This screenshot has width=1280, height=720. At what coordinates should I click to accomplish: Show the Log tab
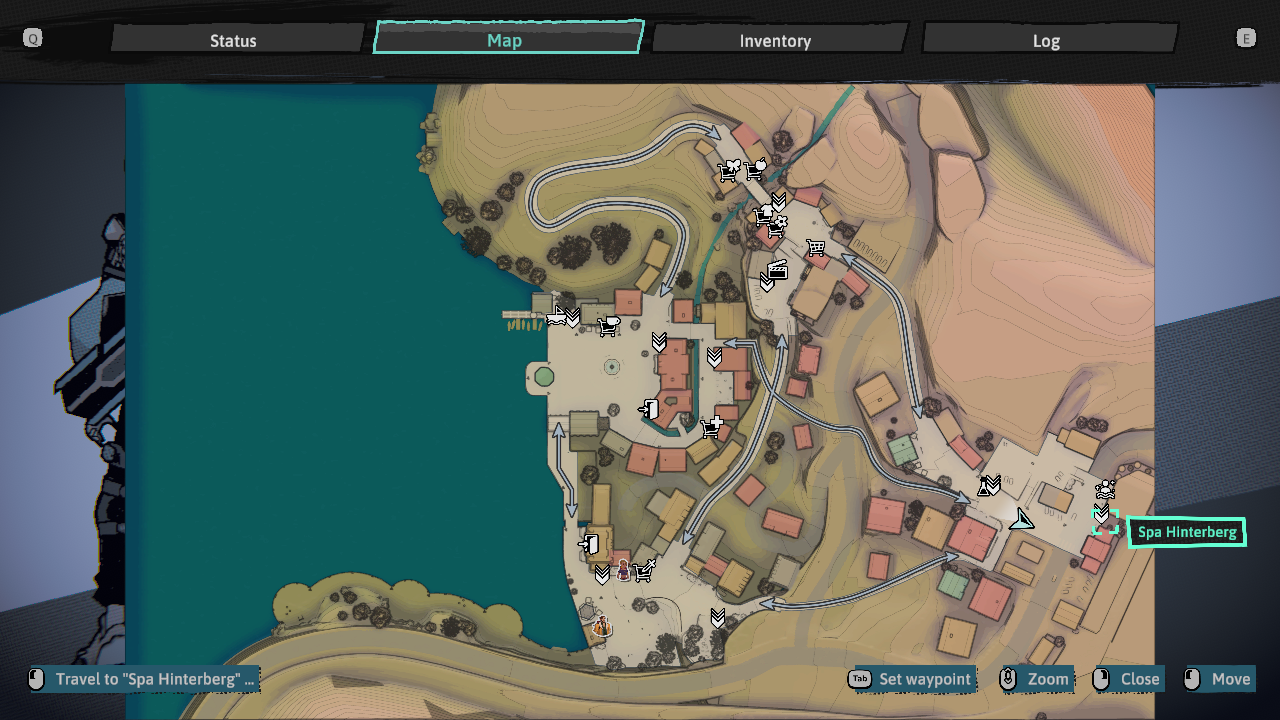[x=1046, y=40]
